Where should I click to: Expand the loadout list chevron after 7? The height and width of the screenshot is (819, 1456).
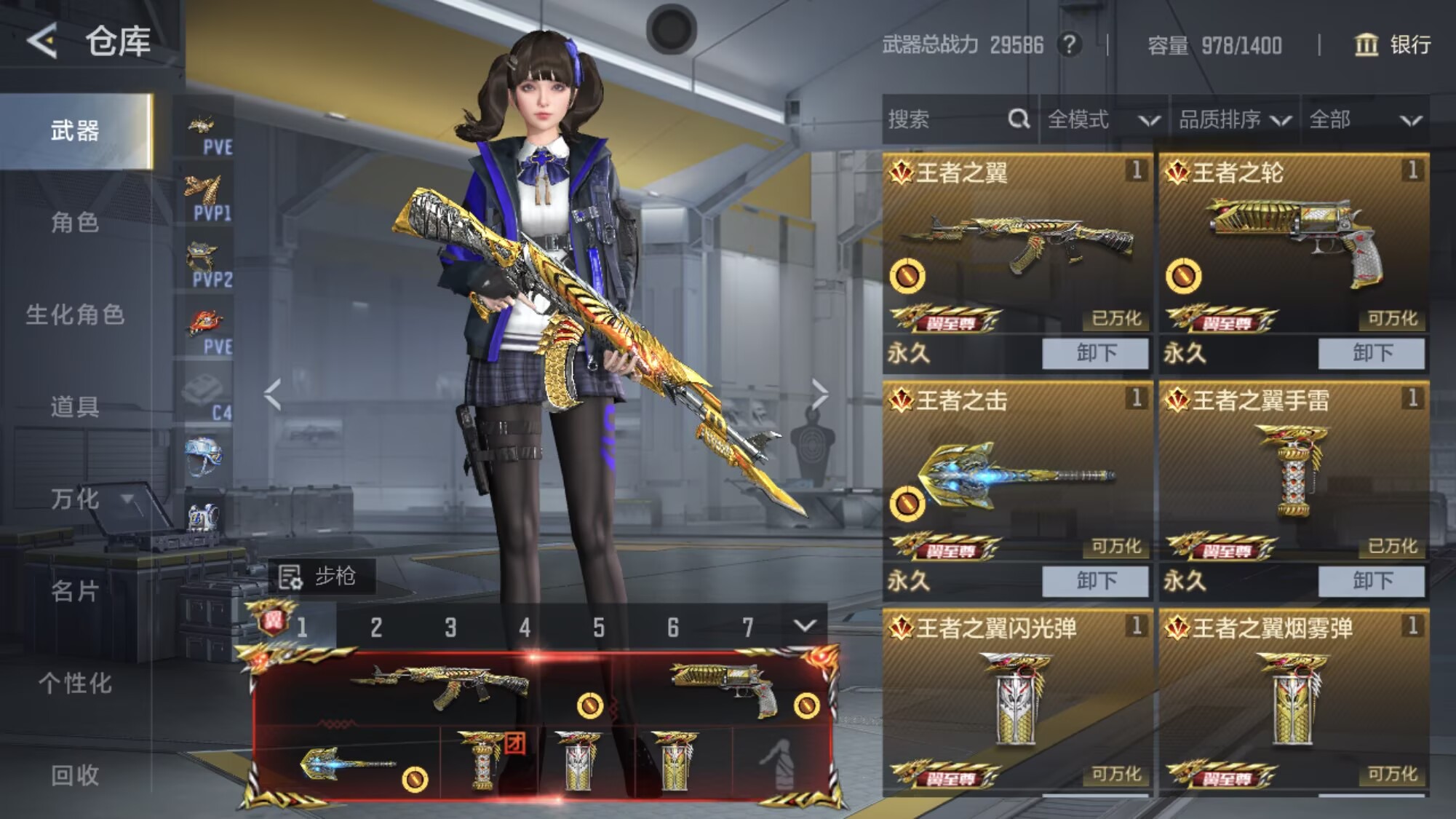(x=805, y=625)
